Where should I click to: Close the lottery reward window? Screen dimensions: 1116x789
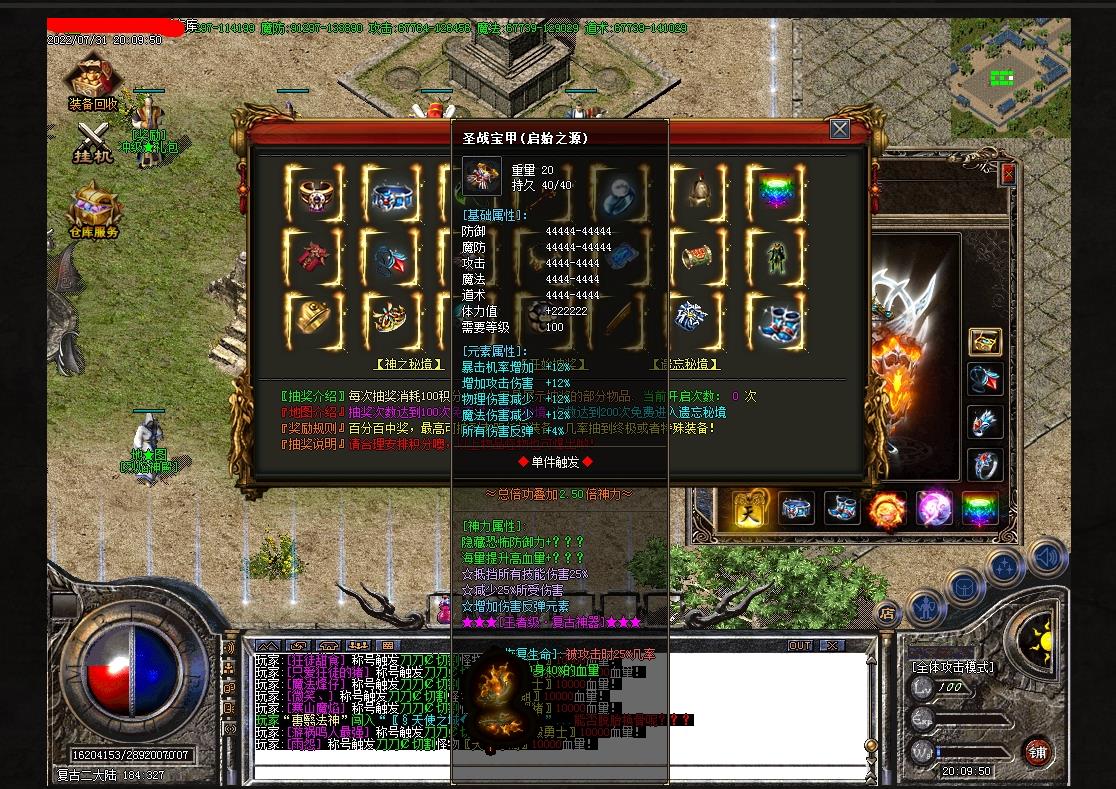[840, 129]
